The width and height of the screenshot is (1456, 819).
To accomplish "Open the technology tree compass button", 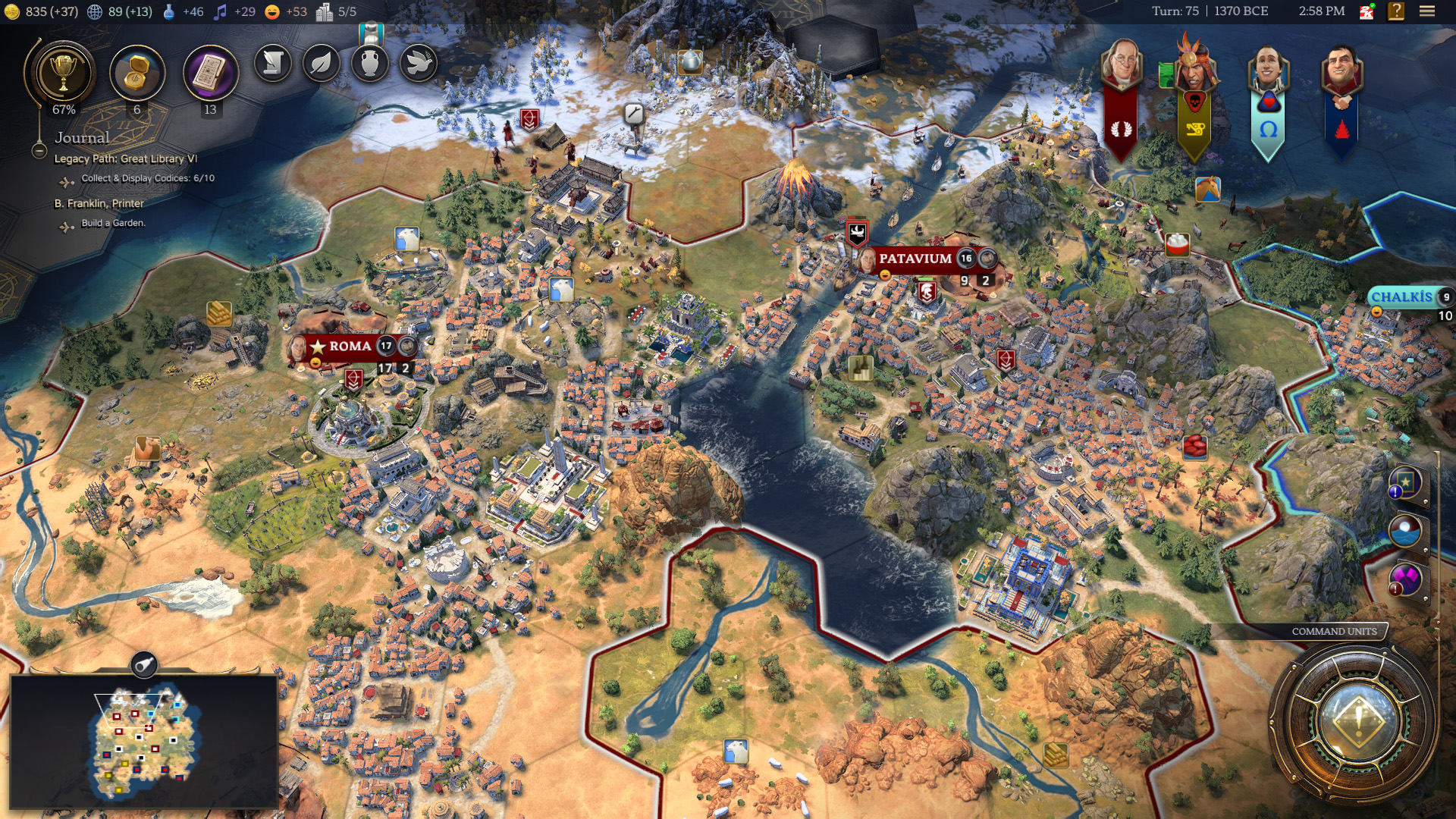I will coord(136,74).
